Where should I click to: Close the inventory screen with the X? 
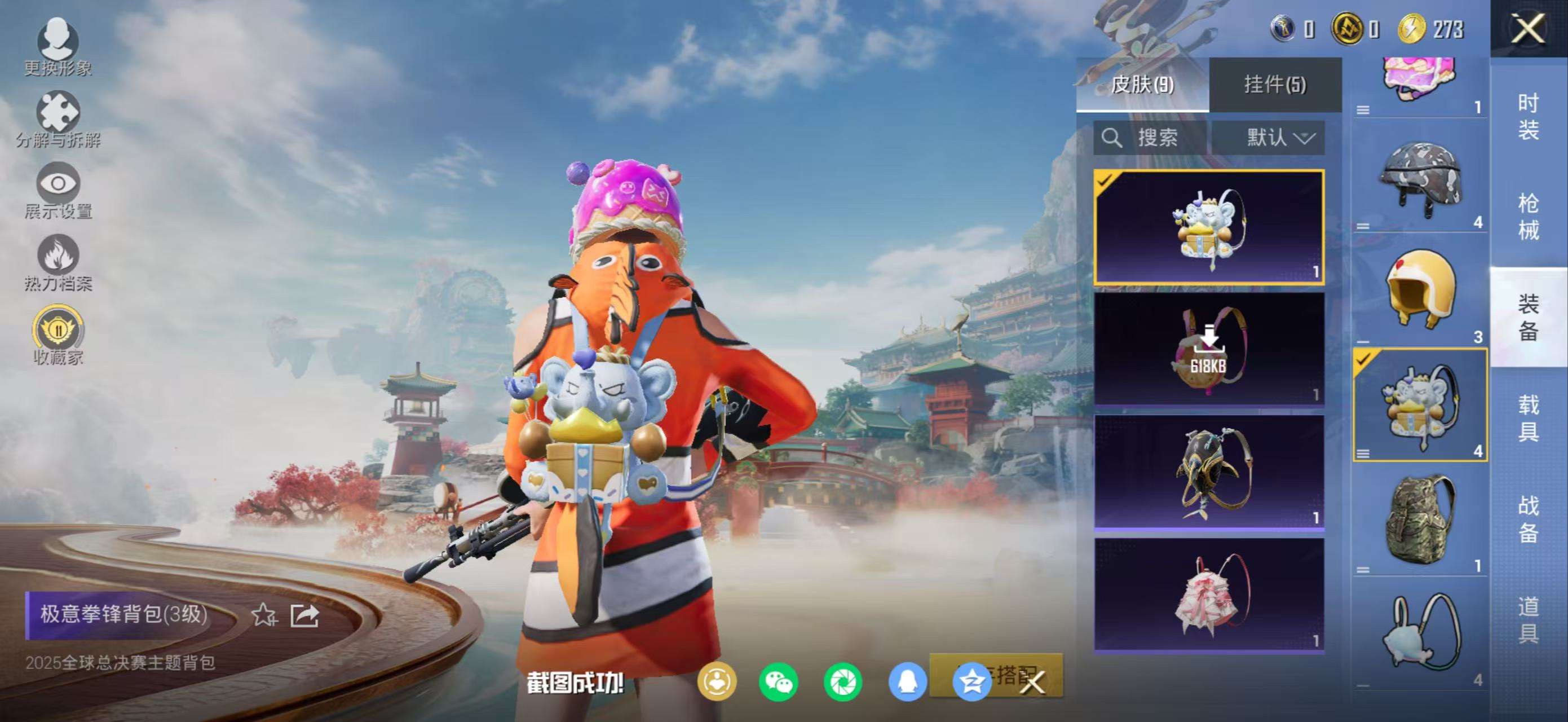(1528, 29)
